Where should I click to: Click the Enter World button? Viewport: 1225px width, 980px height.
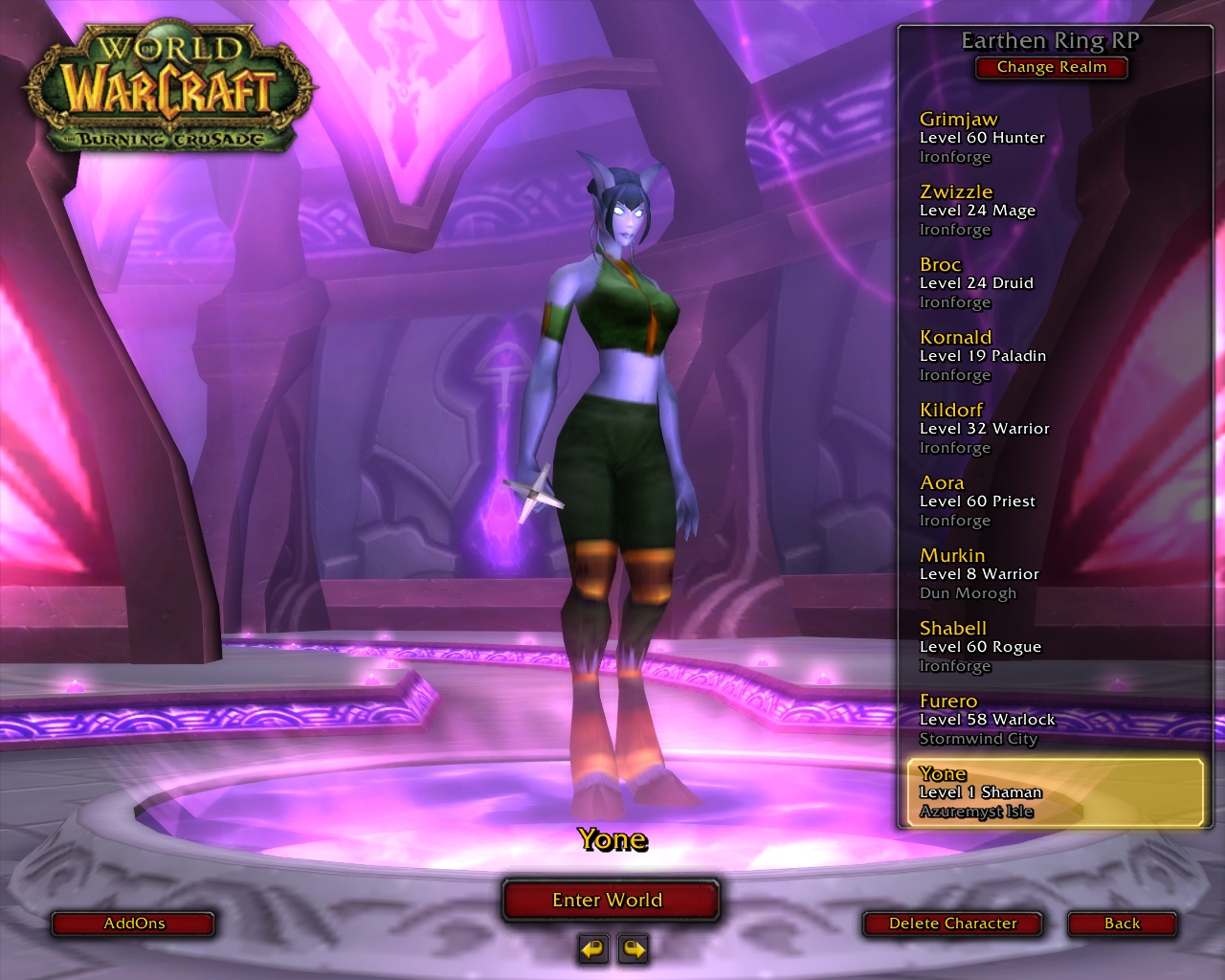click(x=609, y=900)
